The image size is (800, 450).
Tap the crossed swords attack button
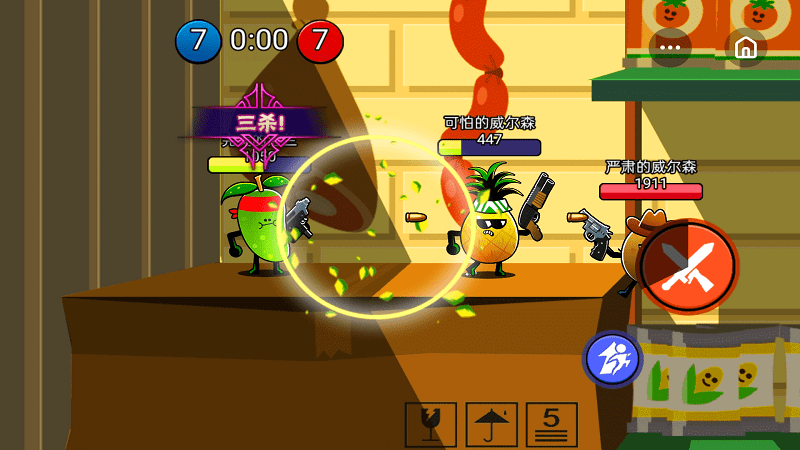pyautogui.click(x=688, y=266)
